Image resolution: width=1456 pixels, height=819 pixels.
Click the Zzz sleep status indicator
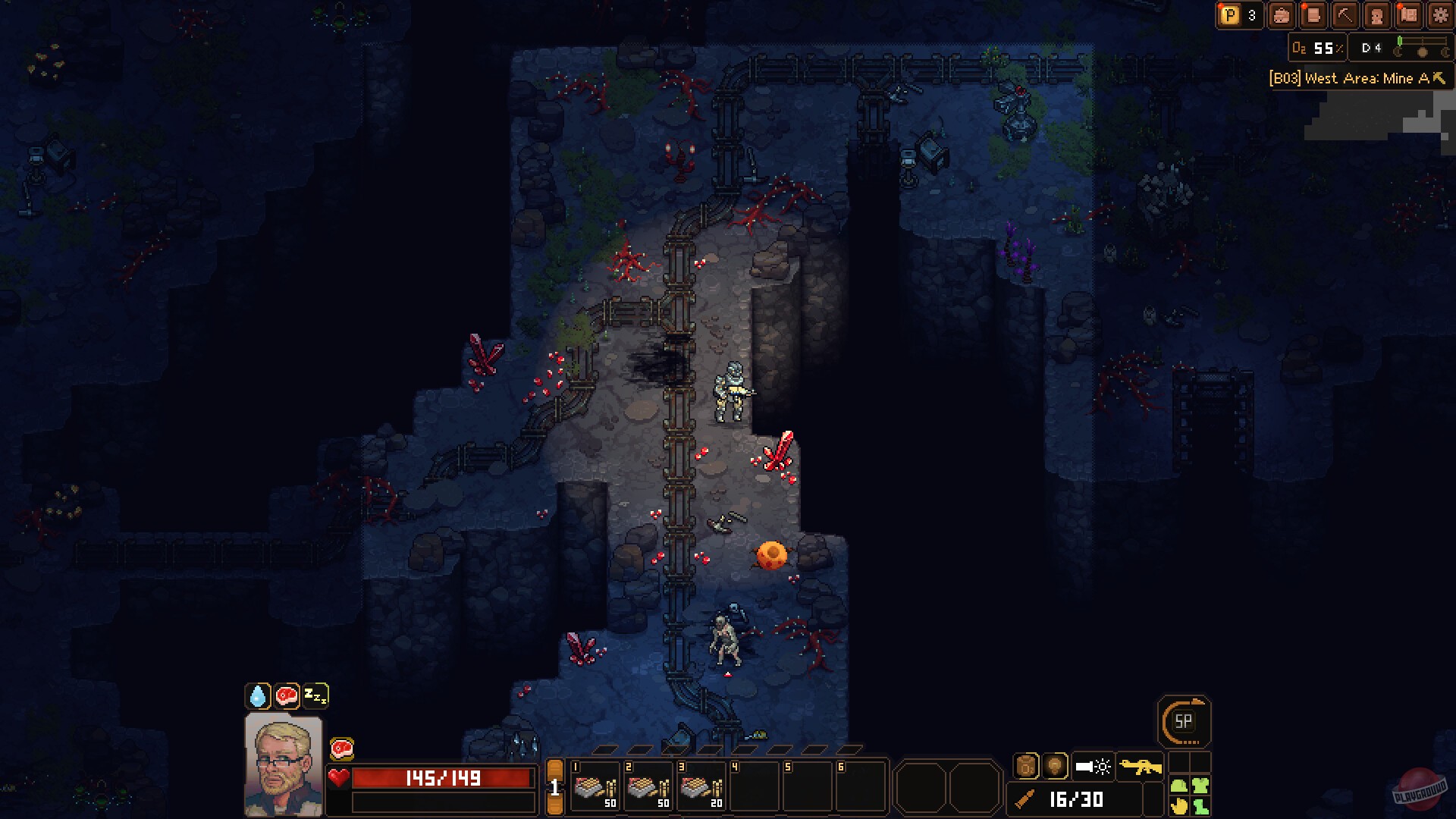coord(316,694)
